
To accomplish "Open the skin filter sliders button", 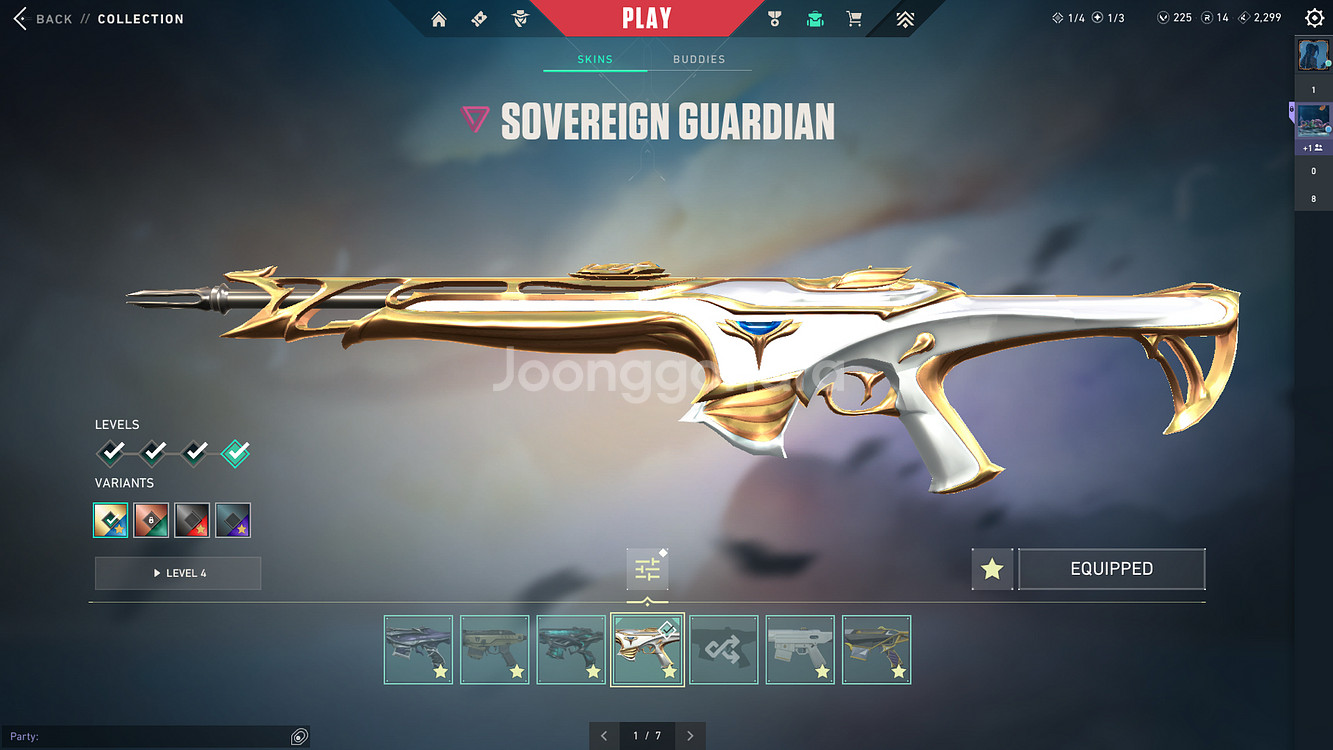I will pos(647,570).
